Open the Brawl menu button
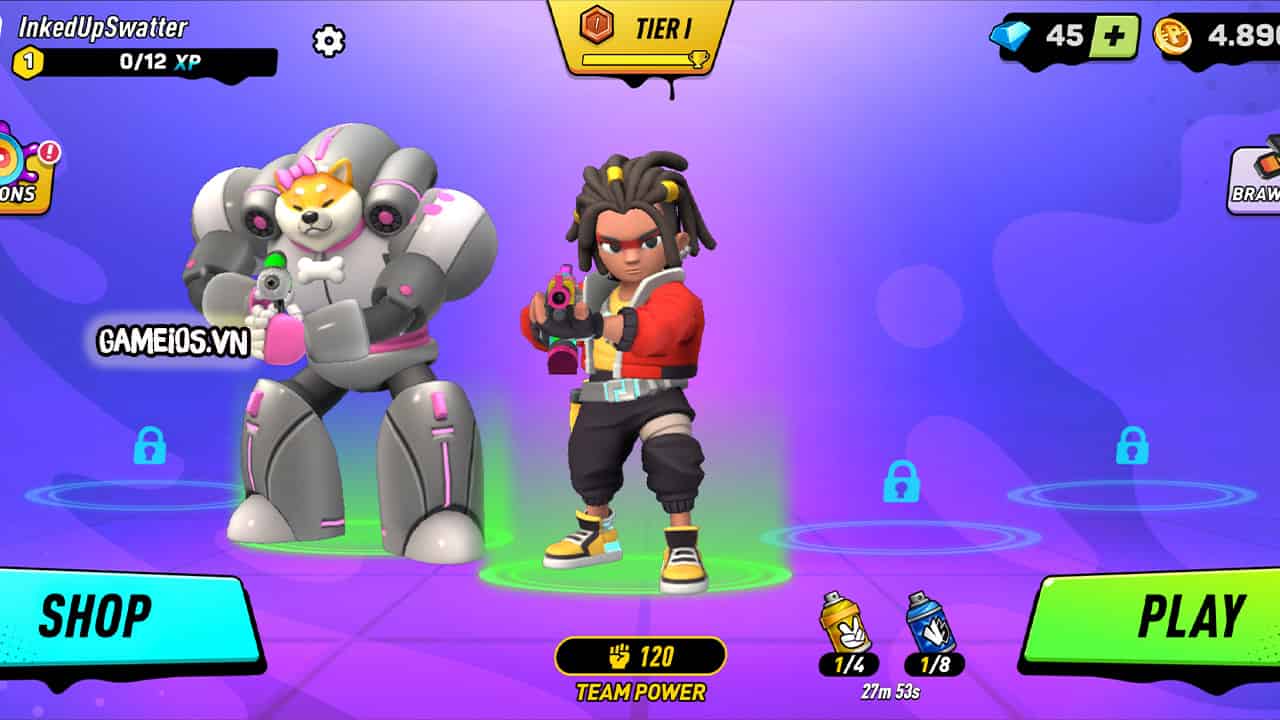 coord(1256,178)
